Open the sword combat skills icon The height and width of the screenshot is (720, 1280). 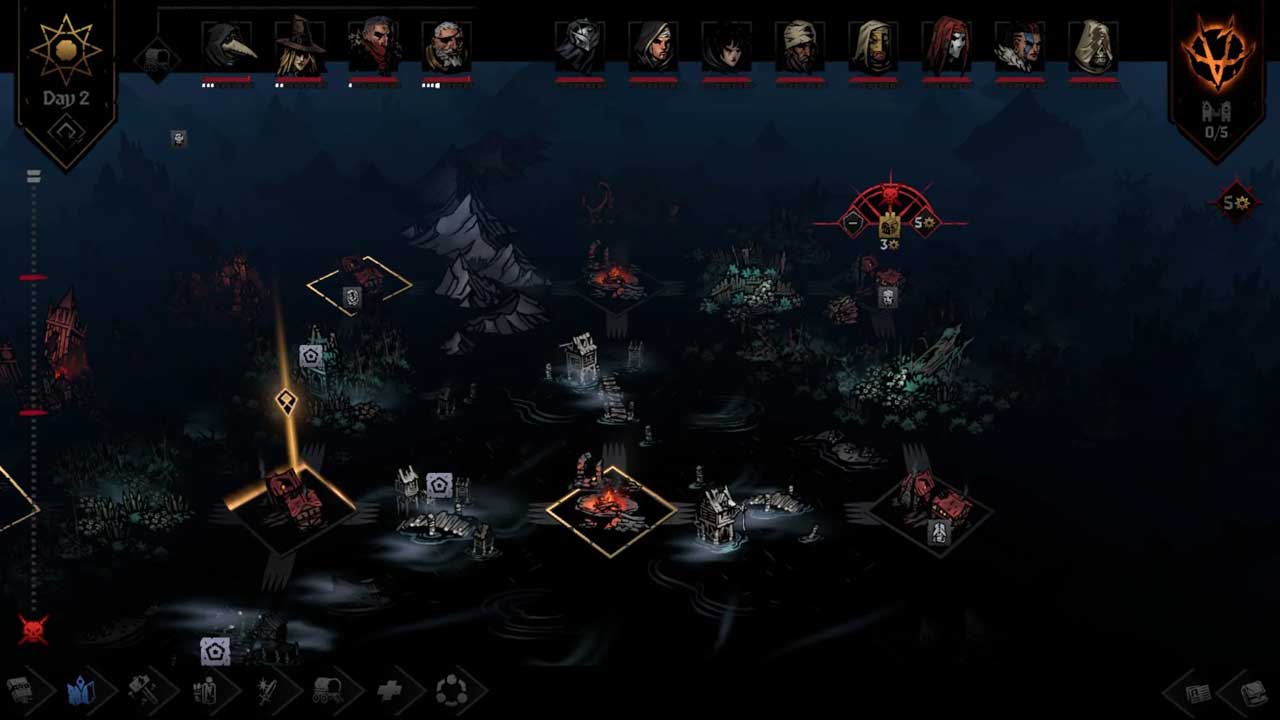pyautogui.click(x=266, y=690)
